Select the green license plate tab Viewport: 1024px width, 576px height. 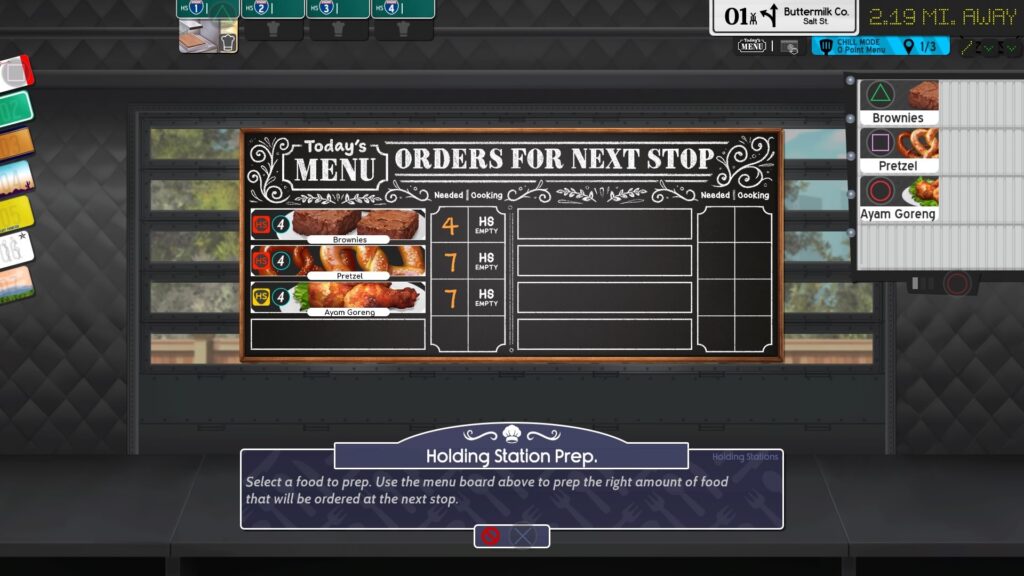coord(15,109)
